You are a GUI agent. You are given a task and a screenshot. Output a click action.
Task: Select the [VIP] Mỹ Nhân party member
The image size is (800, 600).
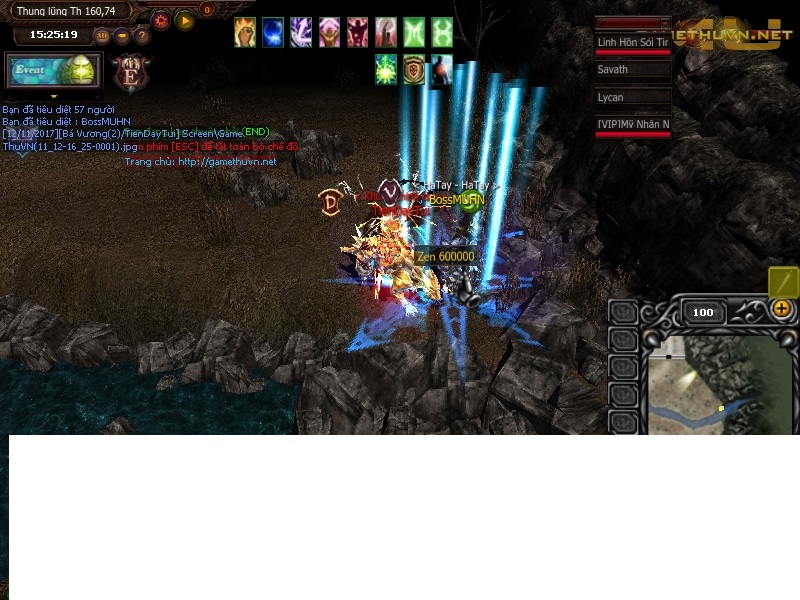(633, 124)
